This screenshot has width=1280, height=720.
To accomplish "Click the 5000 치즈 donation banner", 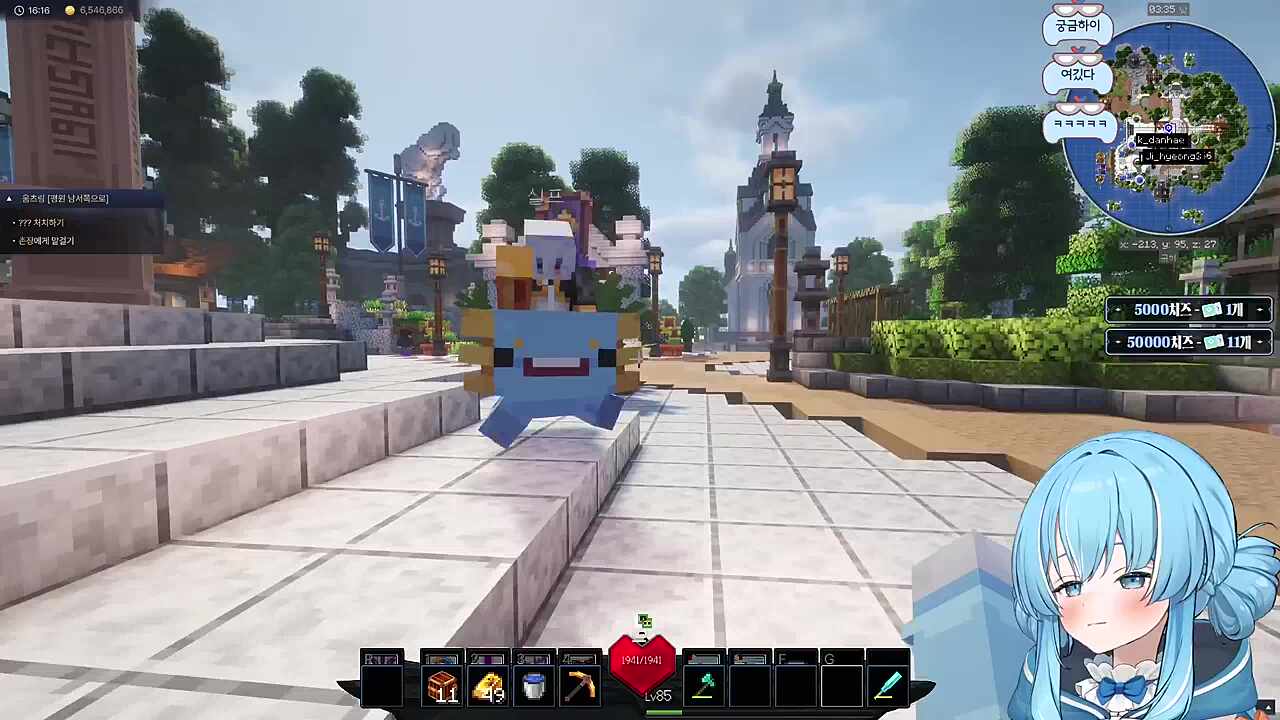I will click(x=1188, y=310).
